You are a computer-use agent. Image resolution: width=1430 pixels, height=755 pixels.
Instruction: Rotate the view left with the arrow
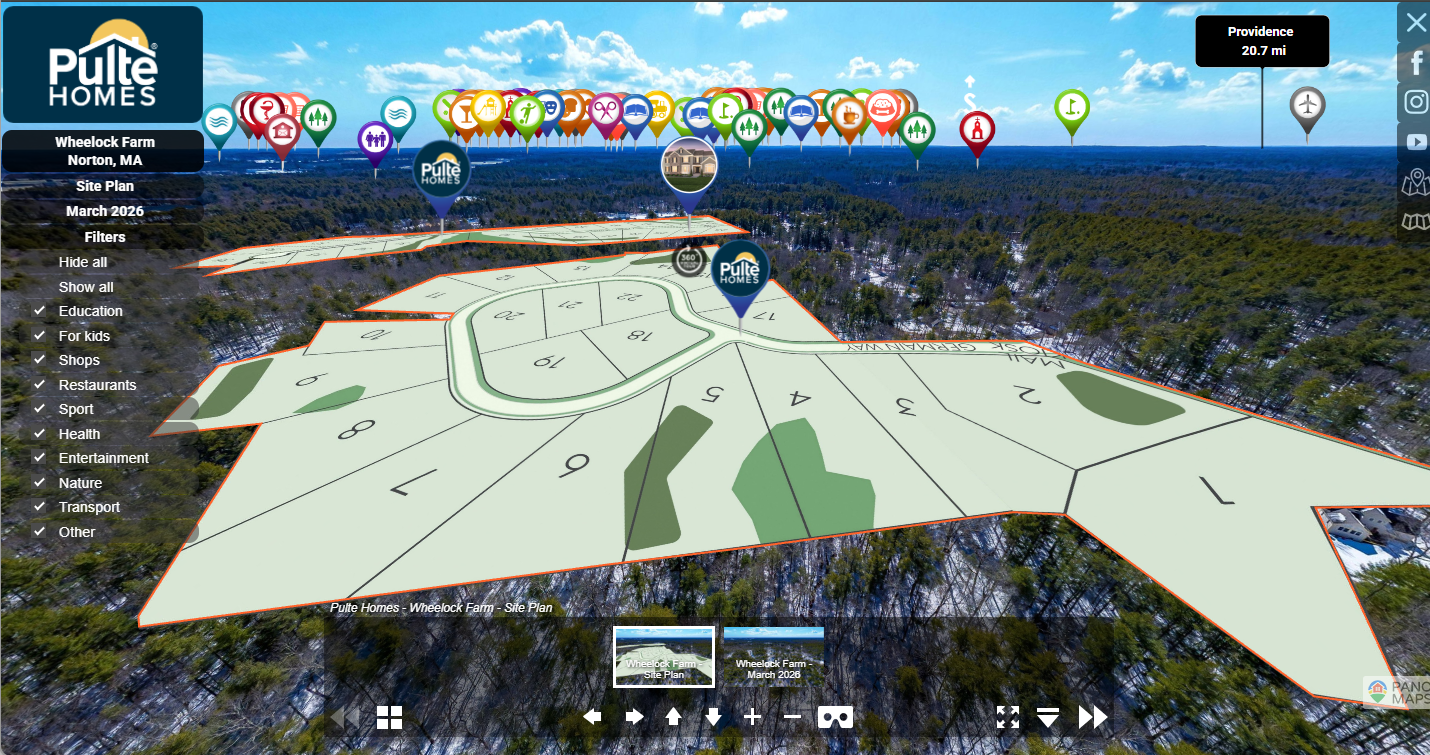(593, 717)
